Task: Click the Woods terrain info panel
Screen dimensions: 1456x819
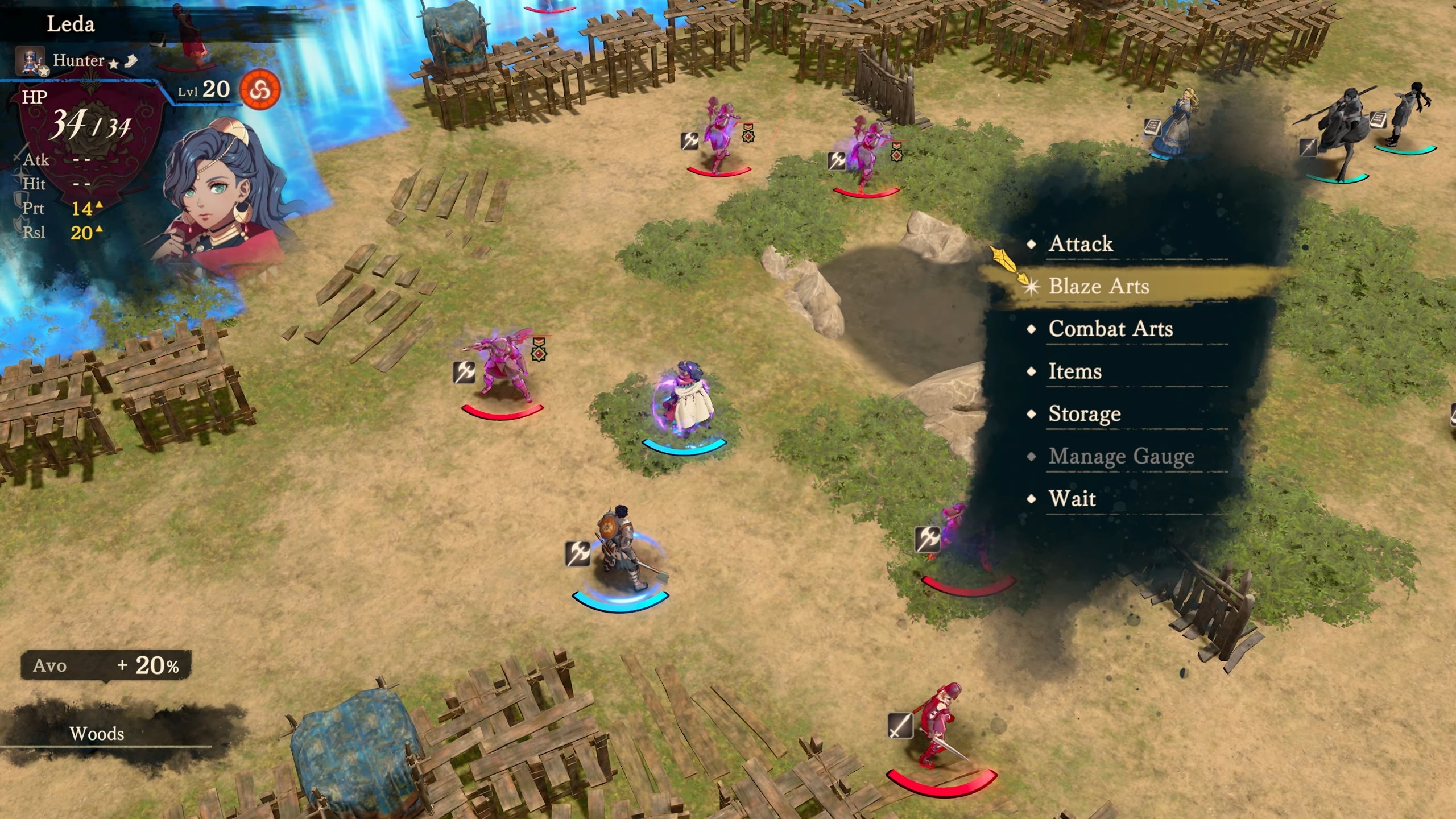Action: tap(97, 734)
